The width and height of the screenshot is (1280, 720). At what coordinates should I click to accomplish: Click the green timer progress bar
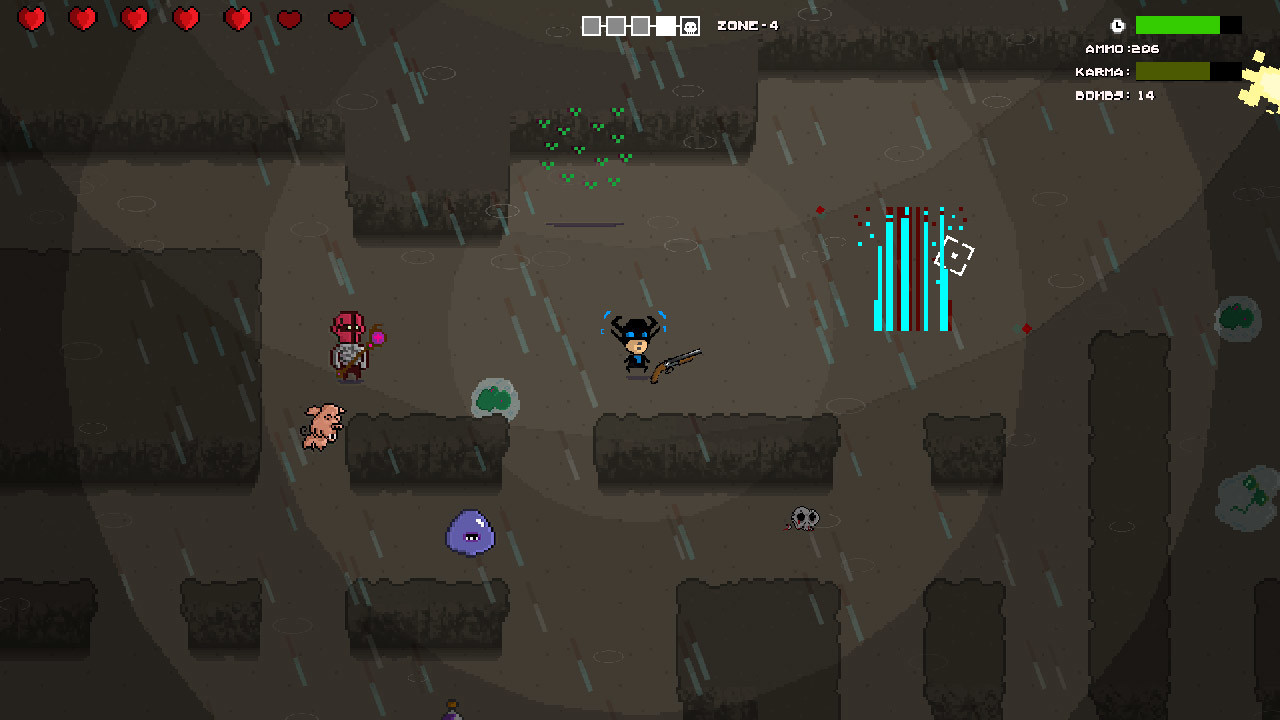1180,24
